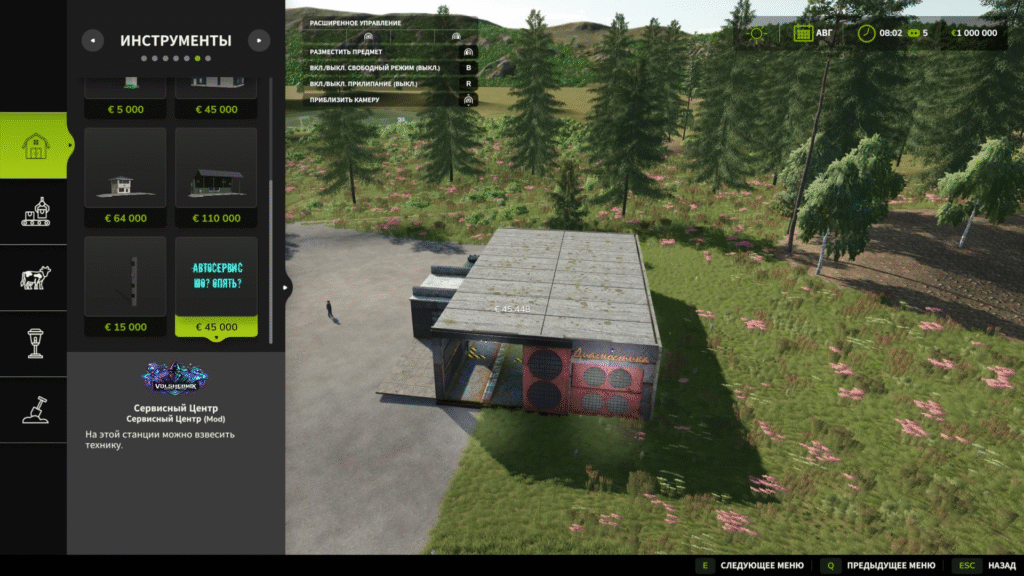The width and height of the screenshot is (1024, 576).
Task: Select the buildings category with barn icon
Action: click(34, 146)
